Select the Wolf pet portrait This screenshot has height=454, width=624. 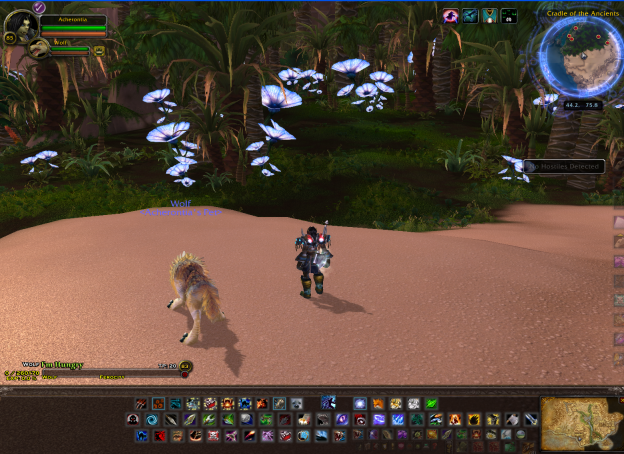pyautogui.click(x=39, y=48)
